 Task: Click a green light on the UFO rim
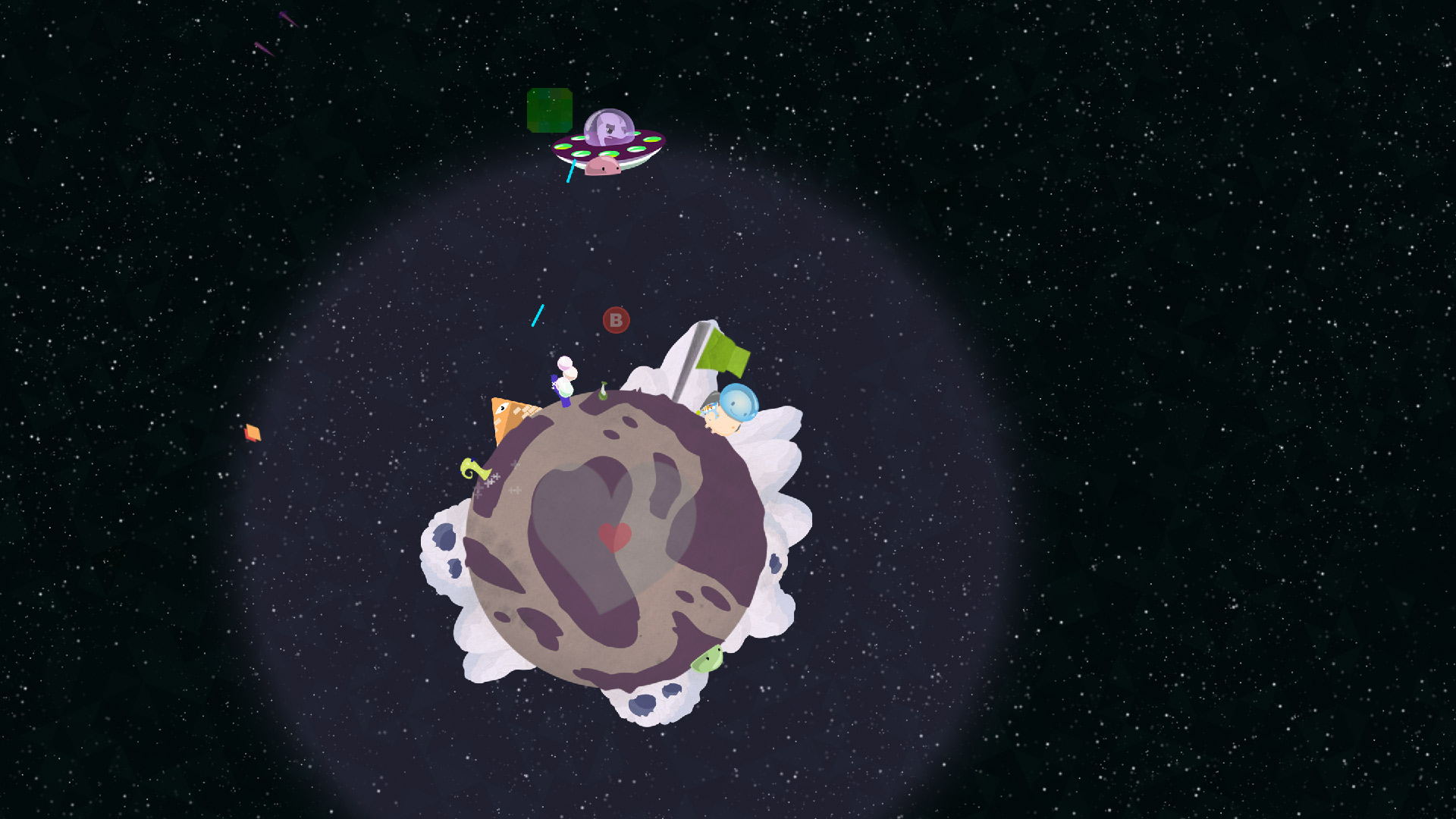(x=579, y=153)
